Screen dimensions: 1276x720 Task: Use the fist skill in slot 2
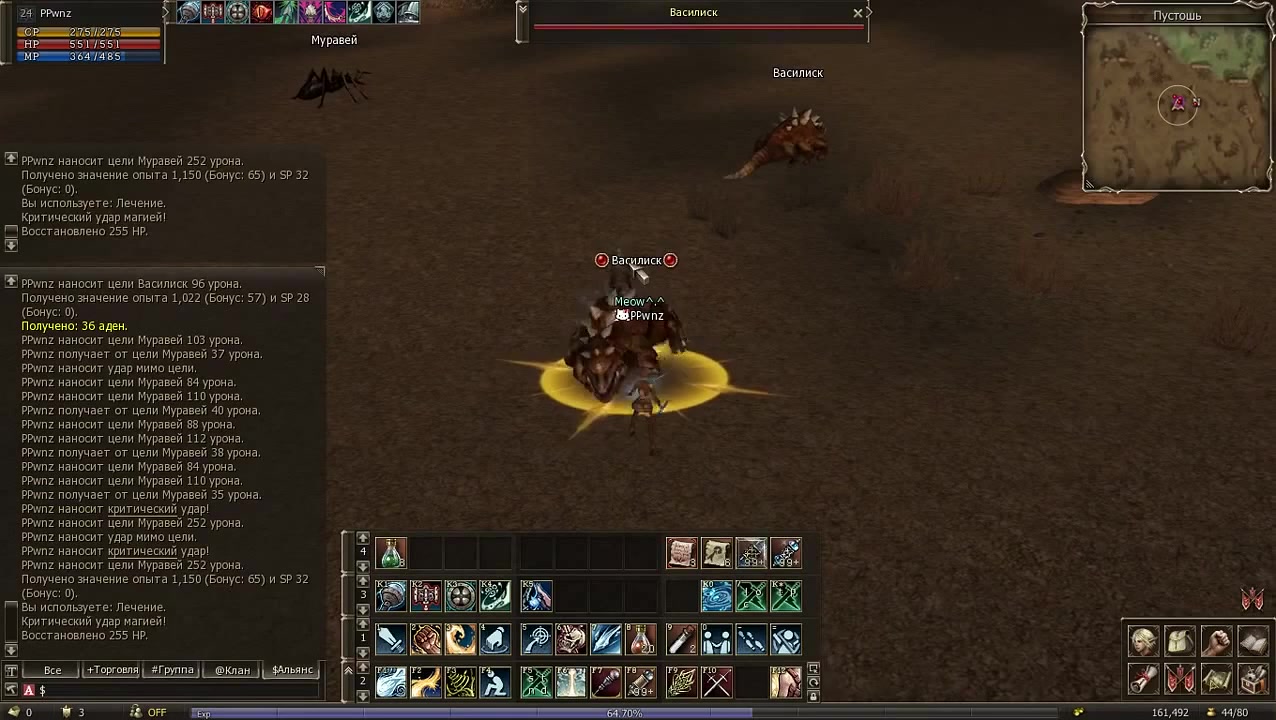click(x=425, y=638)
